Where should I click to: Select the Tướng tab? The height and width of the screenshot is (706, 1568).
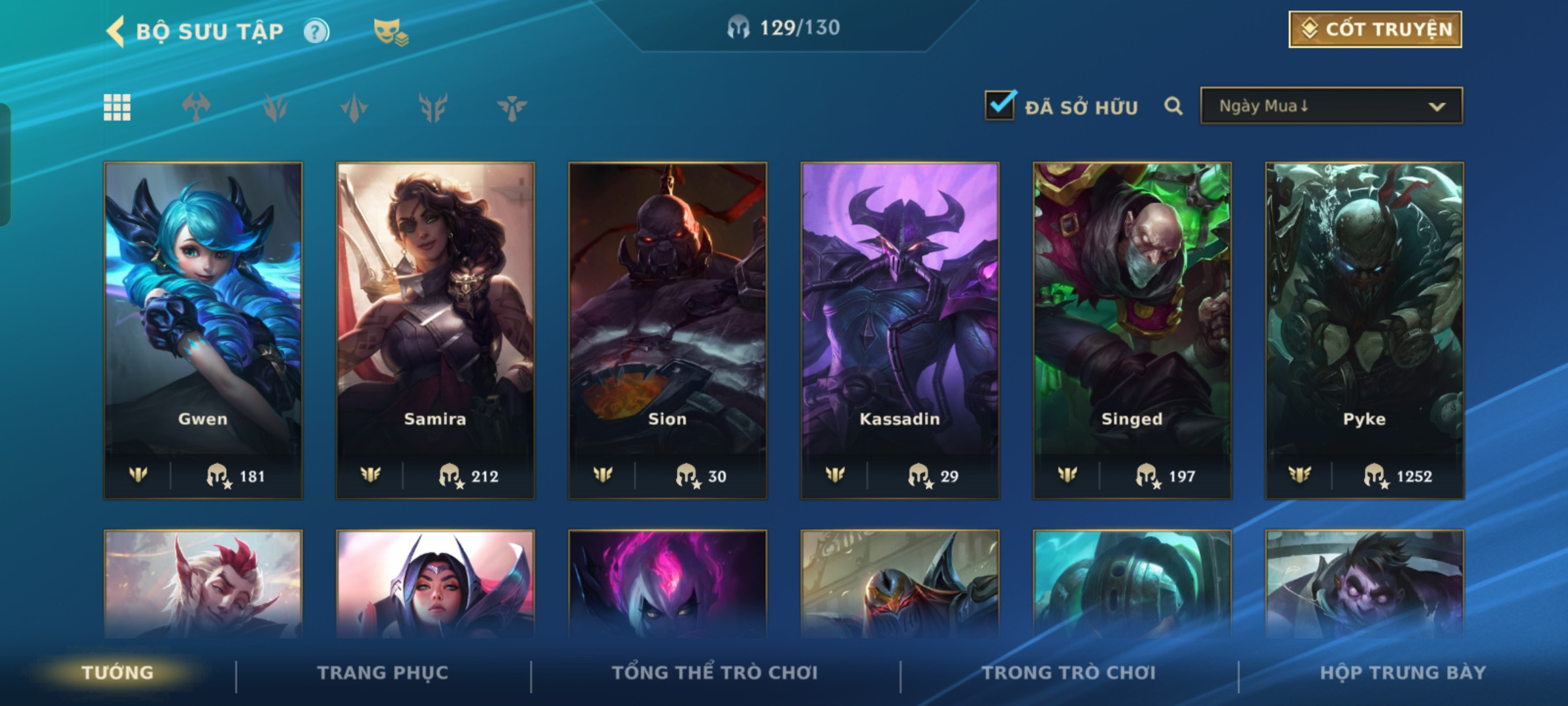tap(118, 673)
